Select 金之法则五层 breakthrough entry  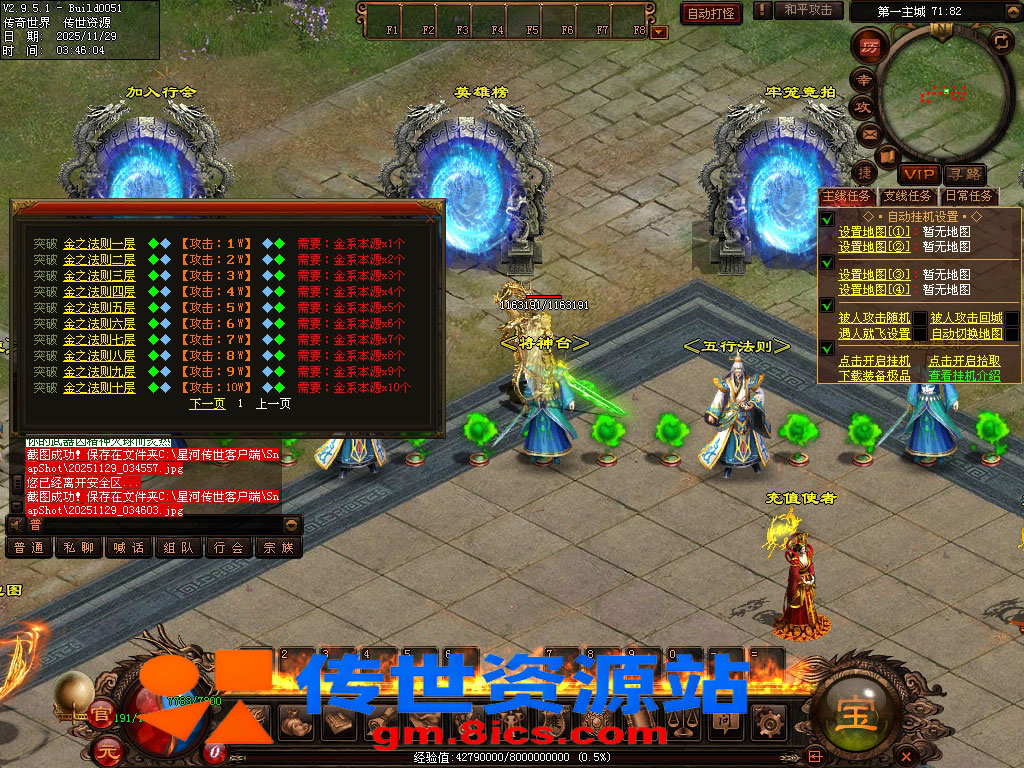point(99,307)
